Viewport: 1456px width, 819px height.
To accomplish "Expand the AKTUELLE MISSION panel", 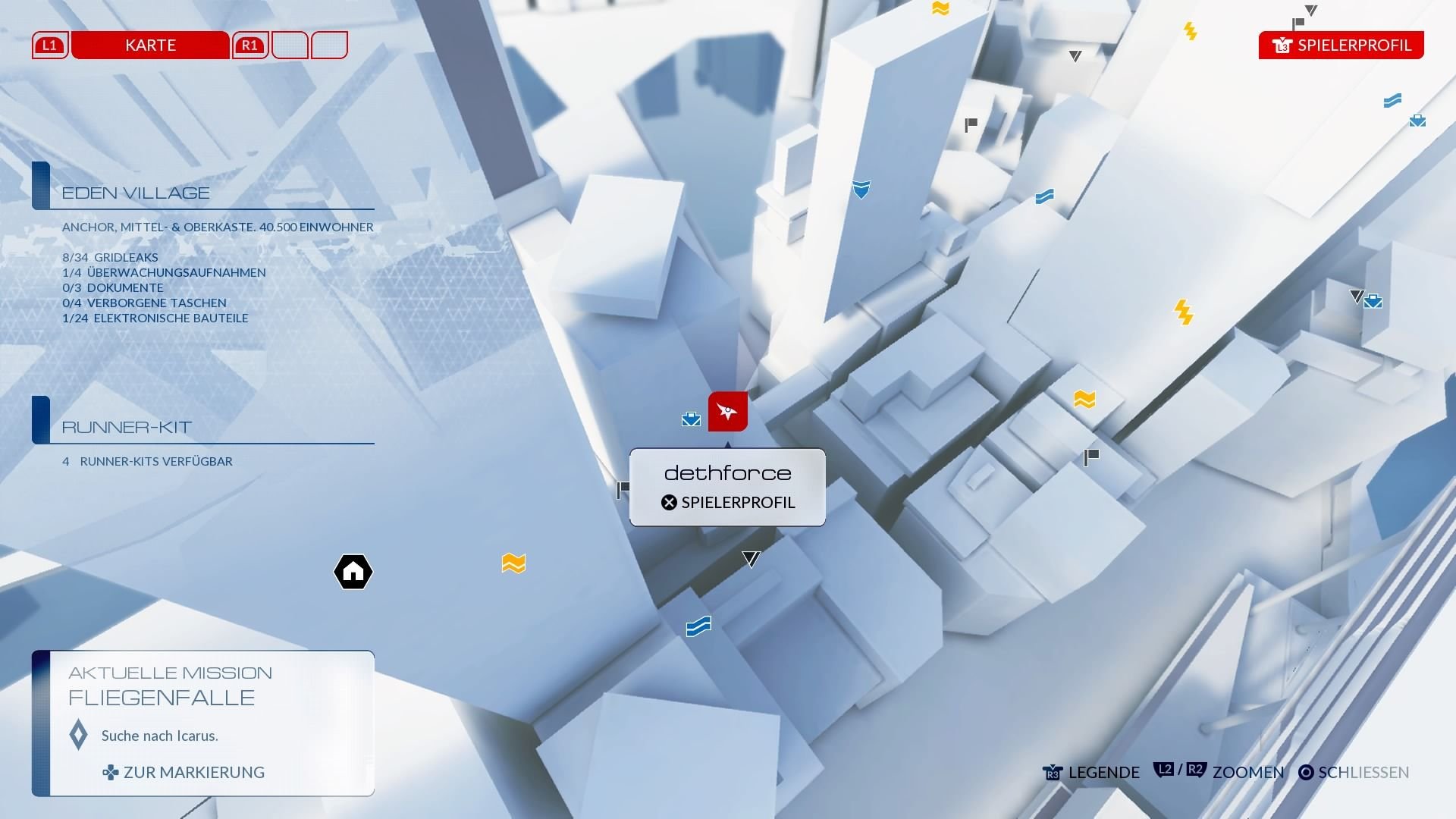I will point(171,672).
